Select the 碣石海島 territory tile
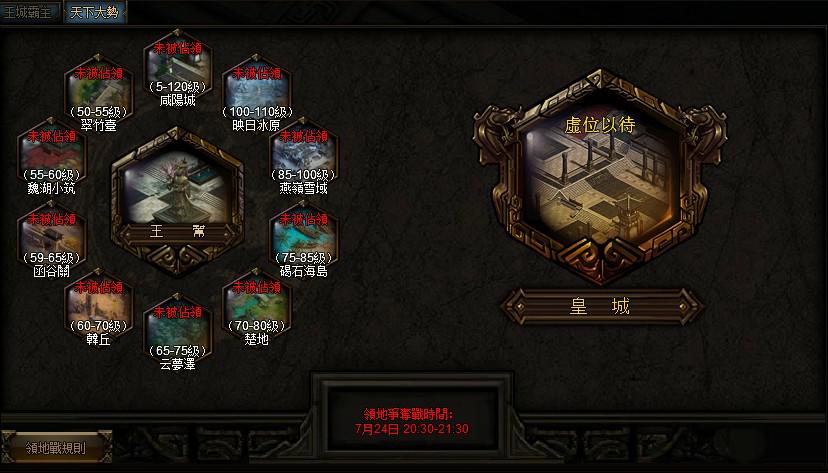Screen dimensions: 828x473 click(x=303, y=238)
